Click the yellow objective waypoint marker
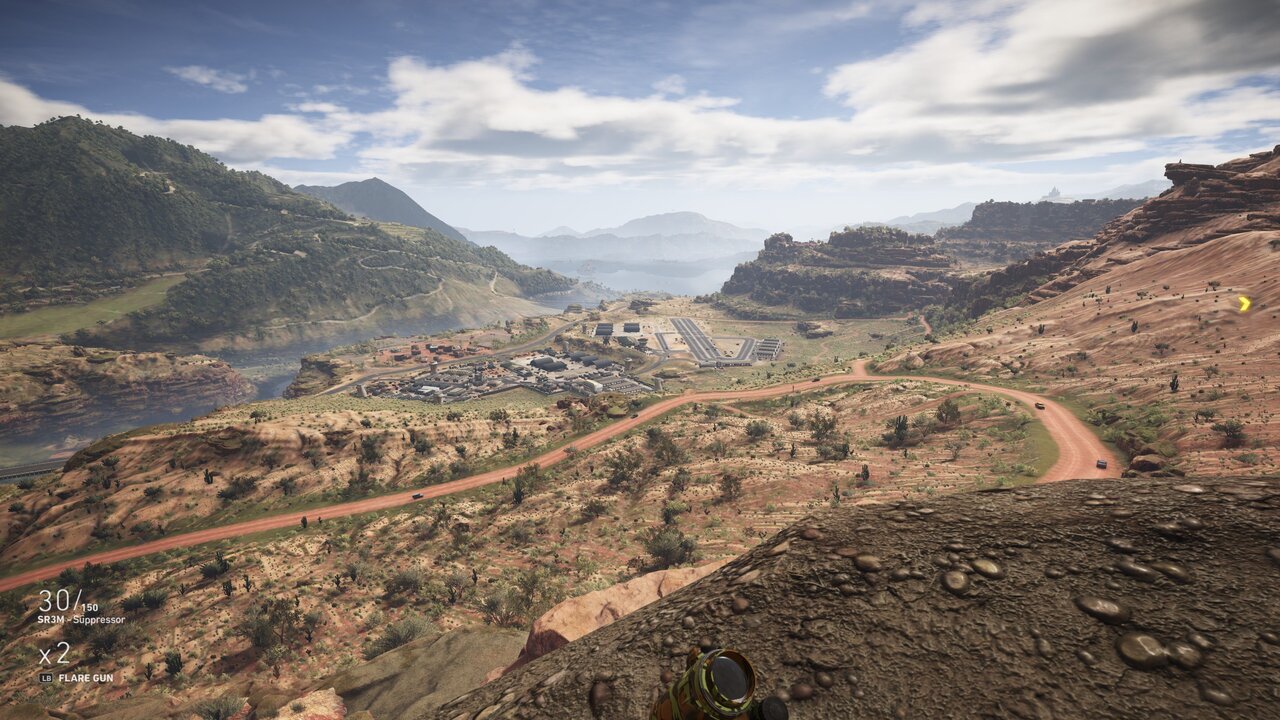1280x720 pixels. [x=1244, y=303]
